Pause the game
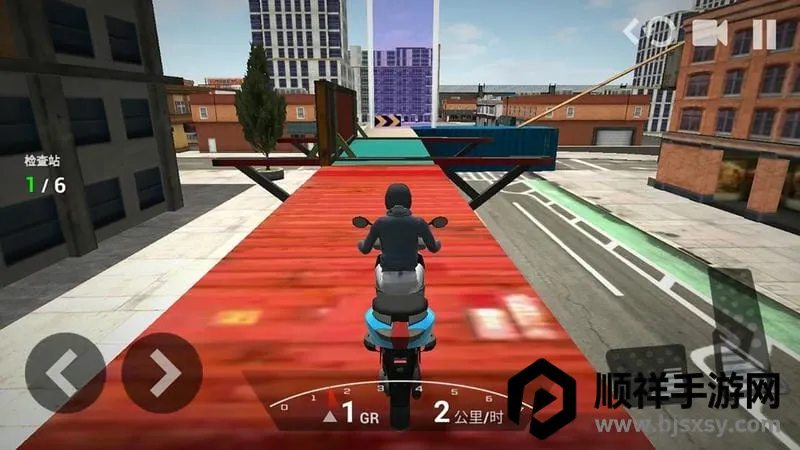 [764, 33]
